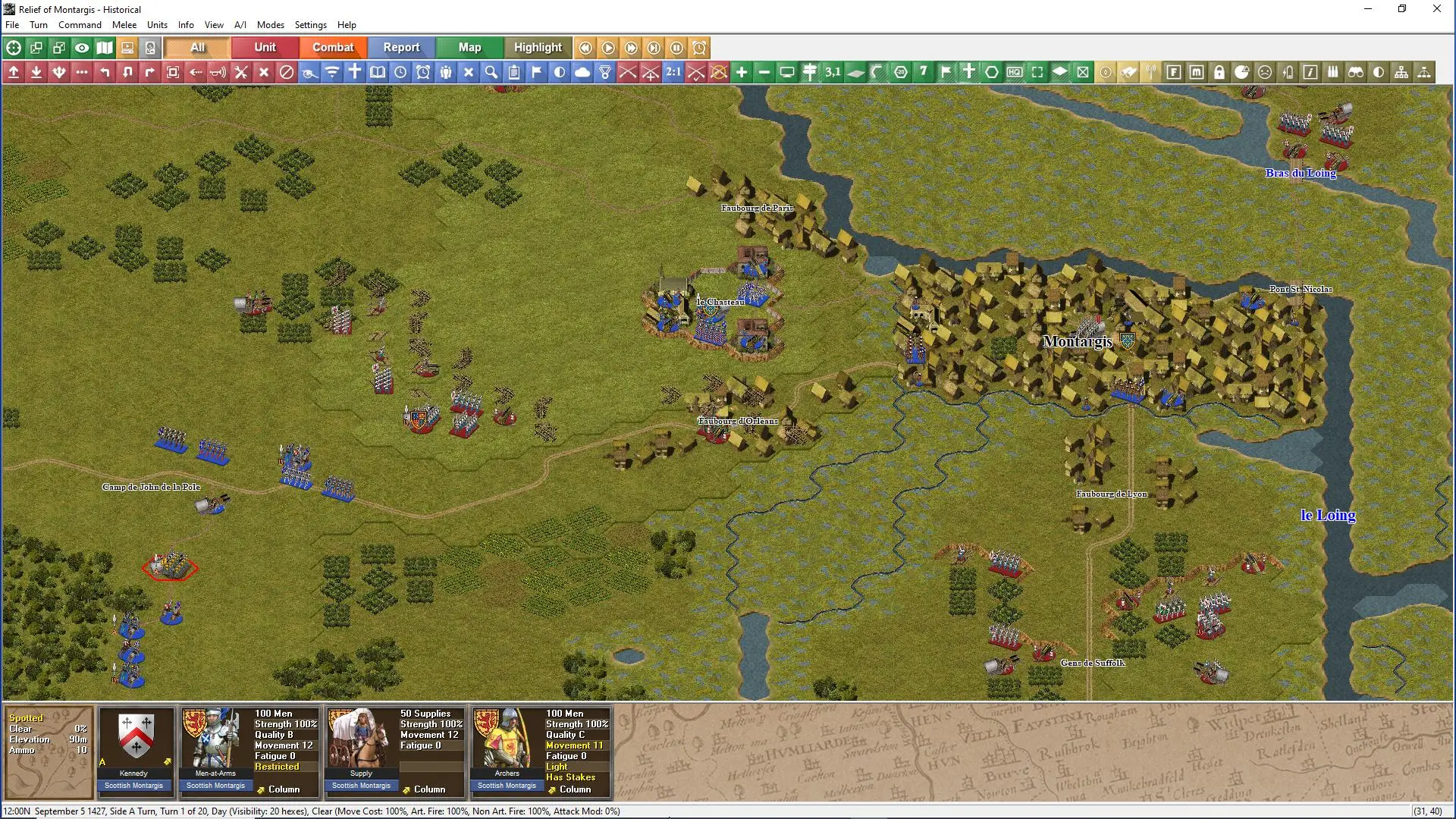
Task: Toggle hex grid outlines on the map
Action: tap(991, 72)
